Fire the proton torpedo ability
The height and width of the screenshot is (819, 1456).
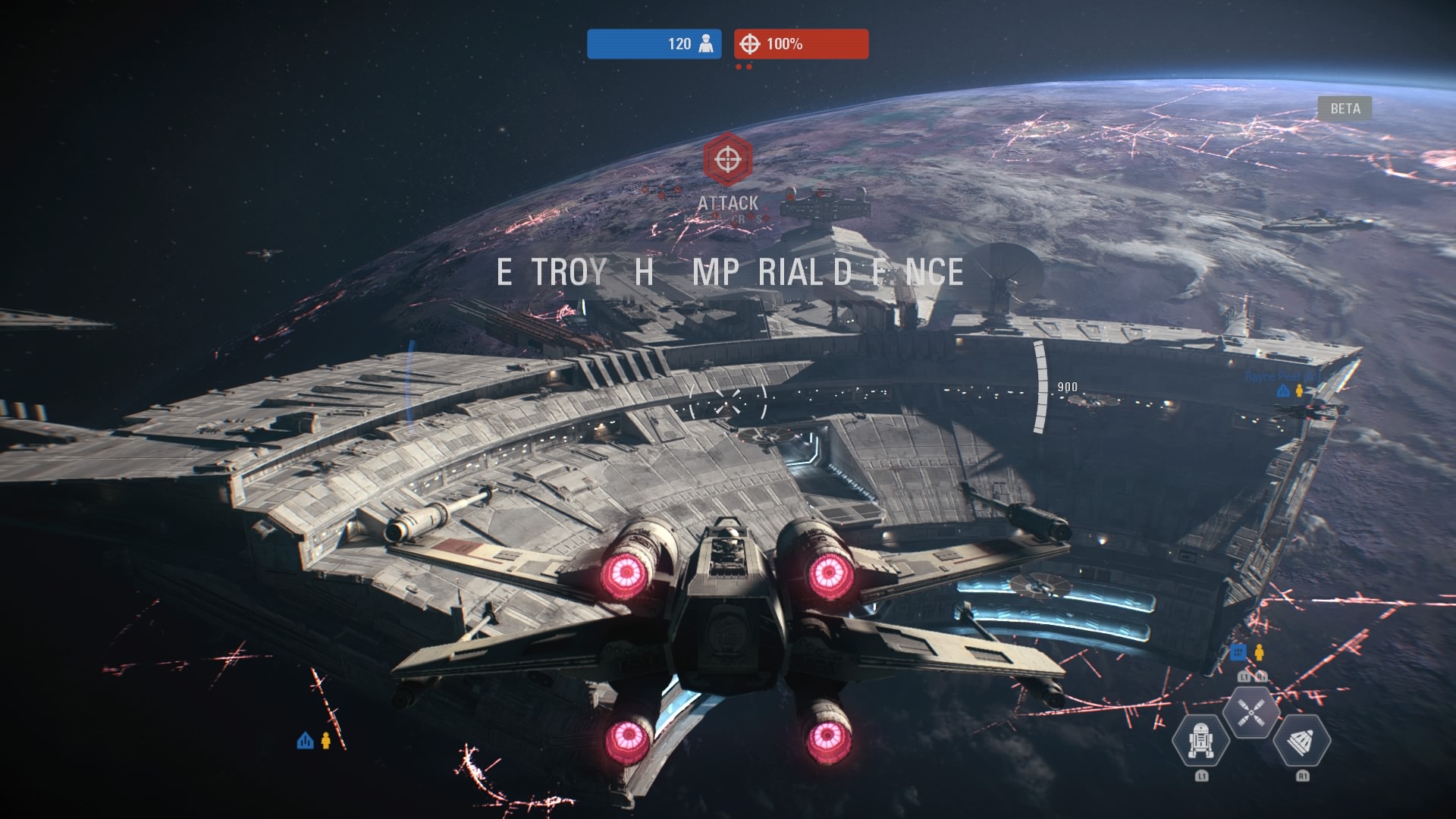pos(1302,740)
